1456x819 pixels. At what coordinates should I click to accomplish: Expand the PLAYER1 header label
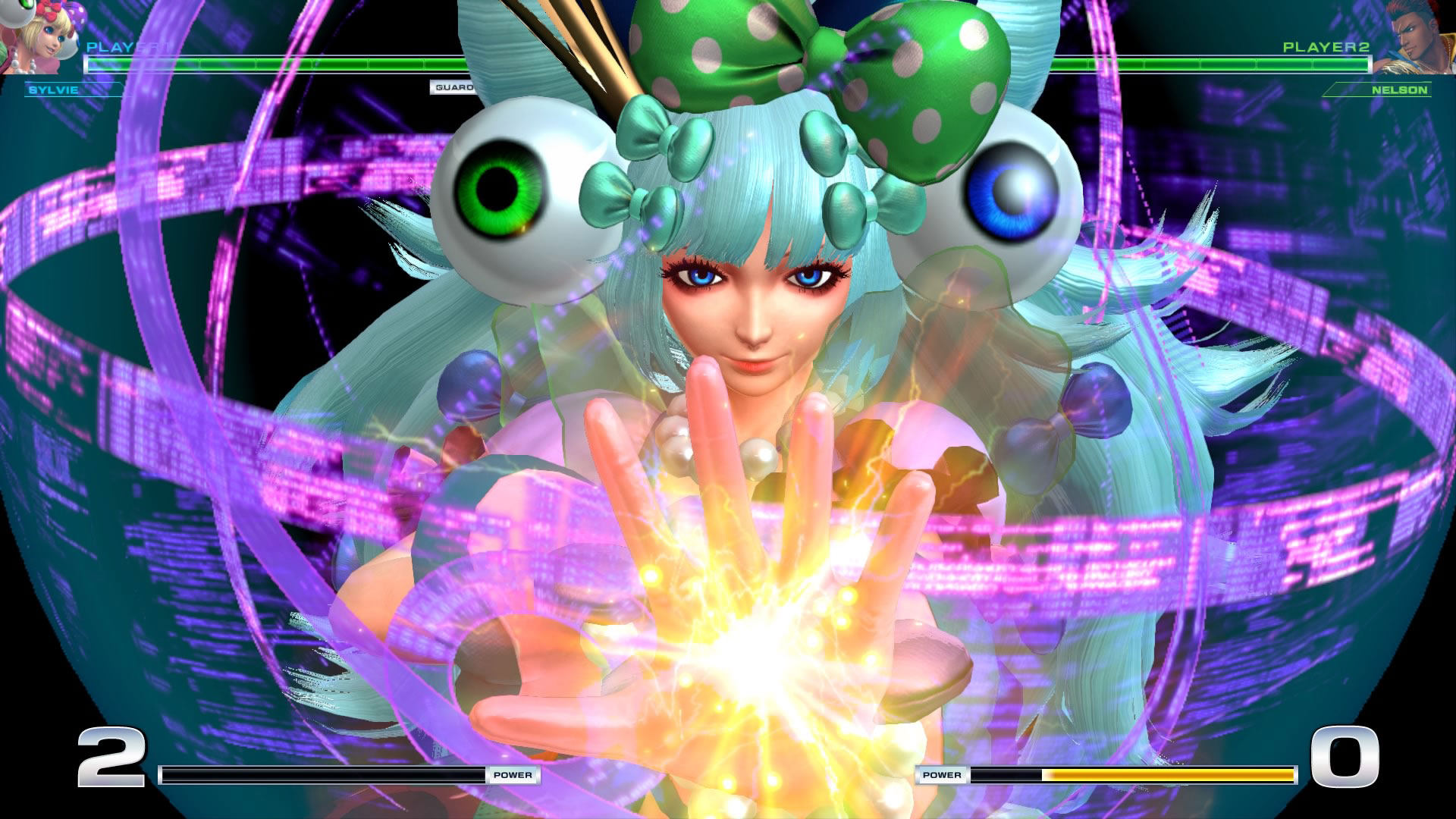(121, 45)
